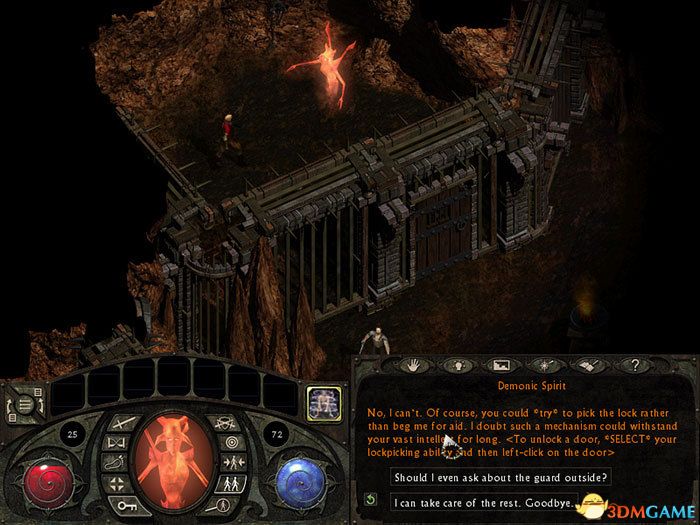Select the yellow-framed character icon
Image resolution: width=700 pixels, height=525 pixels.
pyautogui.click(x=322, y=402)
